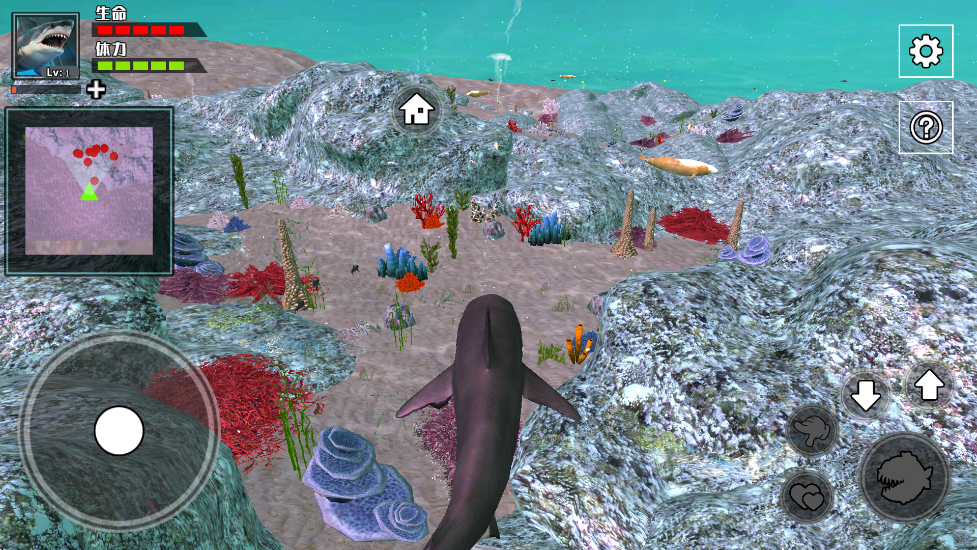Swim downward with the down arrow button
This screenshot has height=550, width=977.
[865, 395]
